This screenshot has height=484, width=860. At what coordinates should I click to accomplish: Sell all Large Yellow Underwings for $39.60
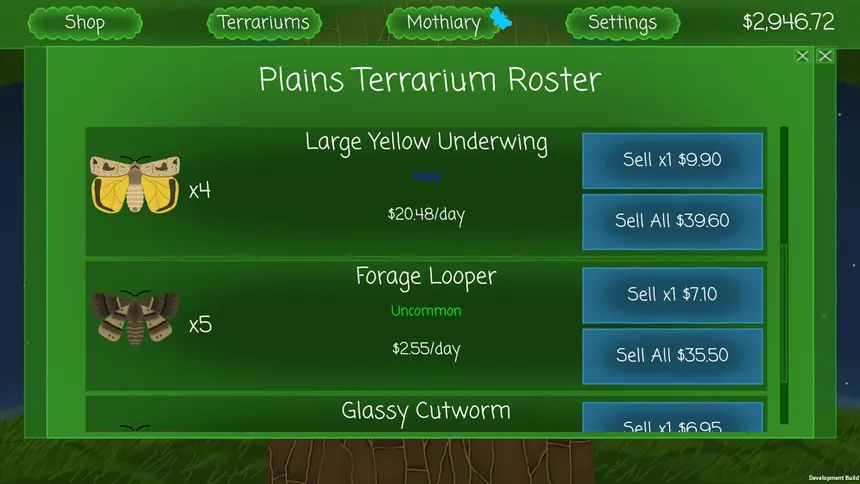(672, 221)
